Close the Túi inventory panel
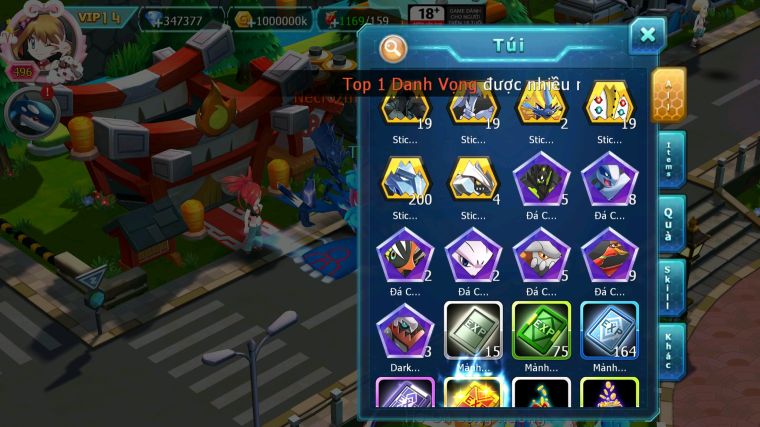This screenshot has height=427, width=760. pyautogui.click(x=647, y=36)
